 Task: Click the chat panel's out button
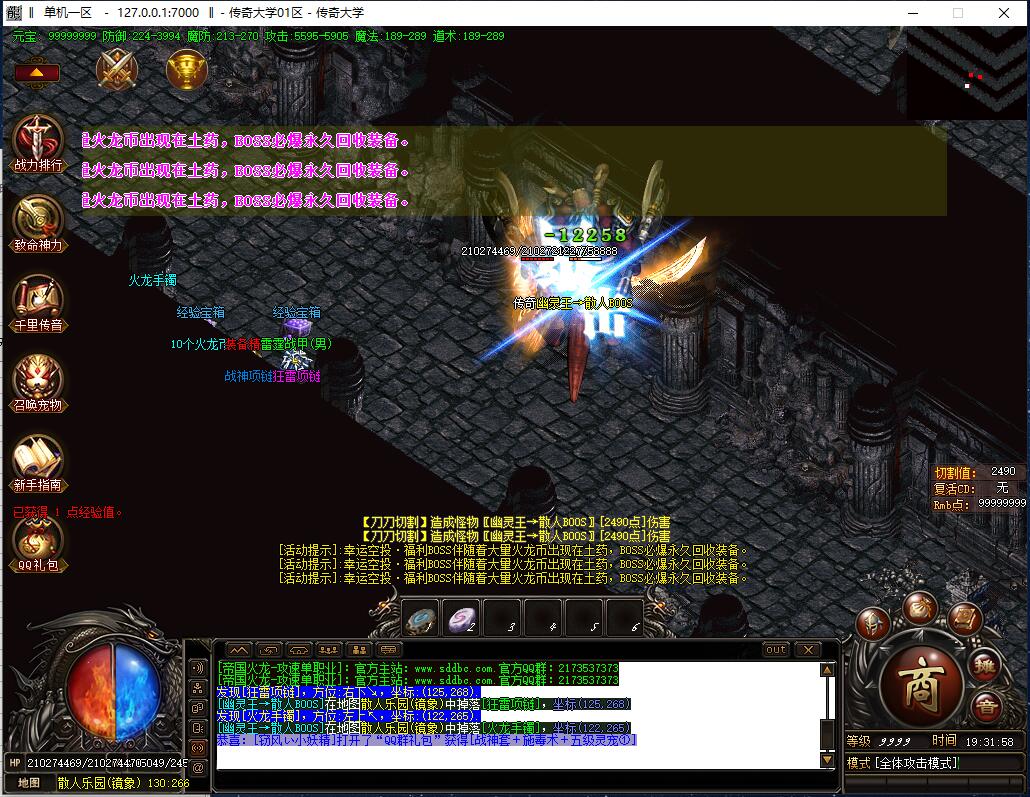(776, 649)
